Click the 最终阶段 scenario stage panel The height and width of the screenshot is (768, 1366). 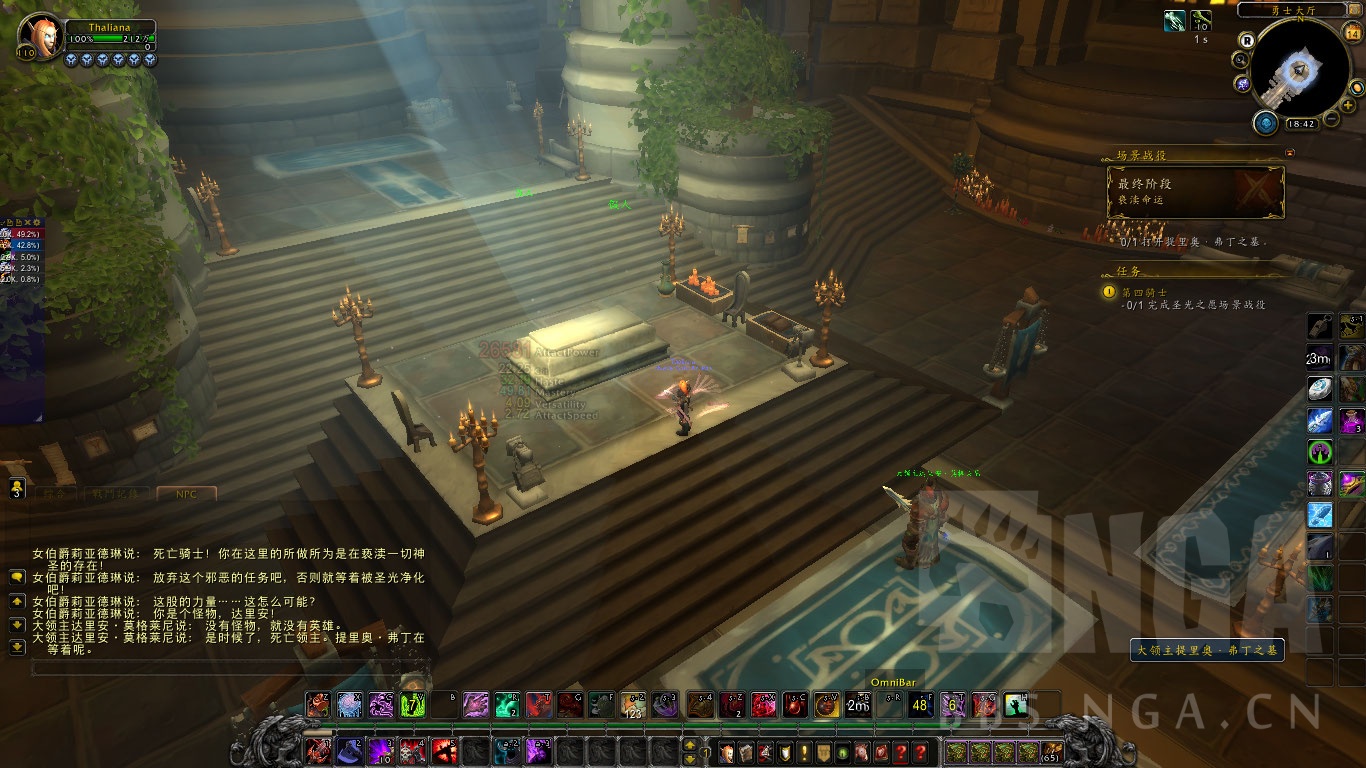point(1195,192)
